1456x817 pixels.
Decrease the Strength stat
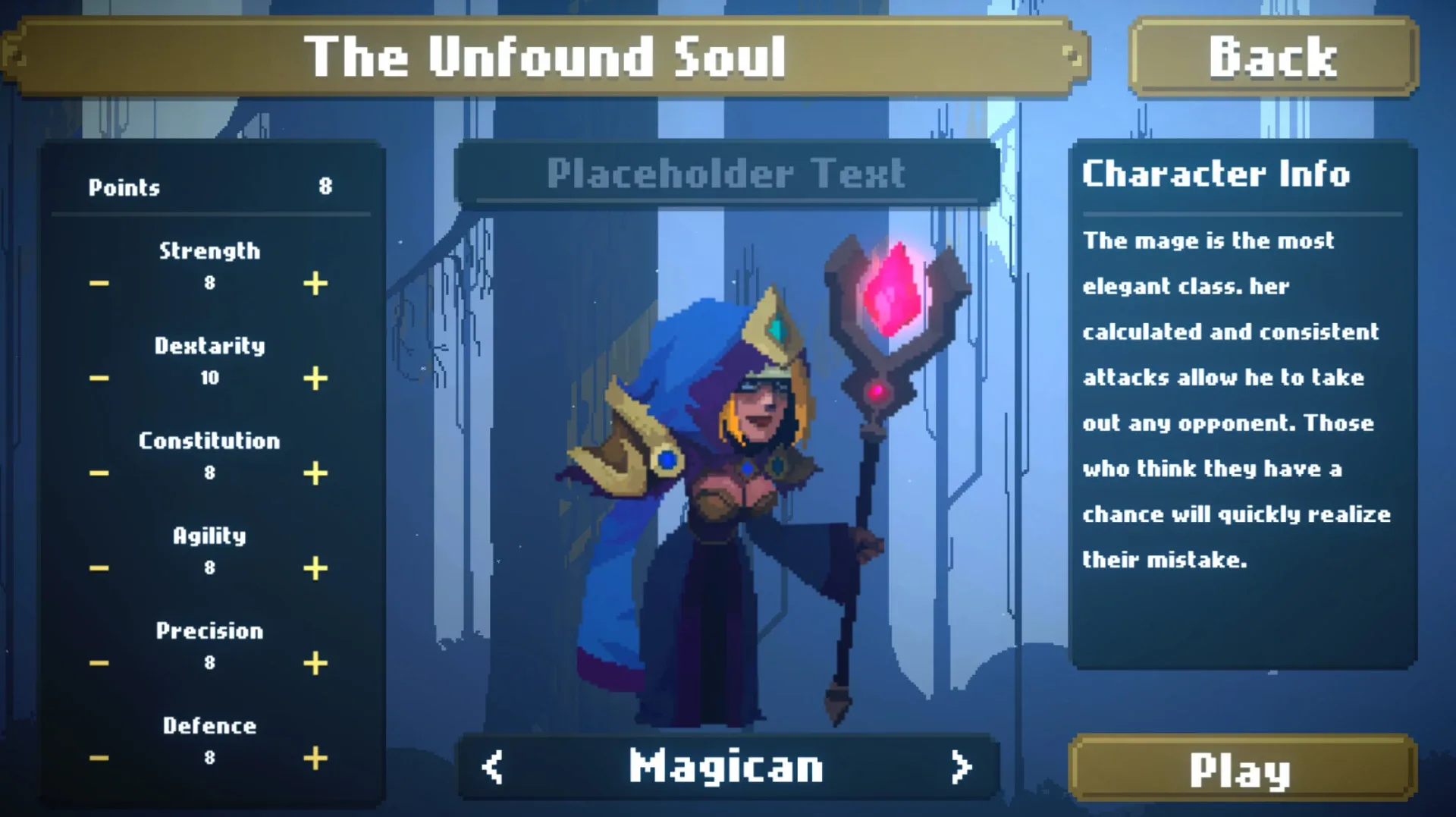point(98,283)
